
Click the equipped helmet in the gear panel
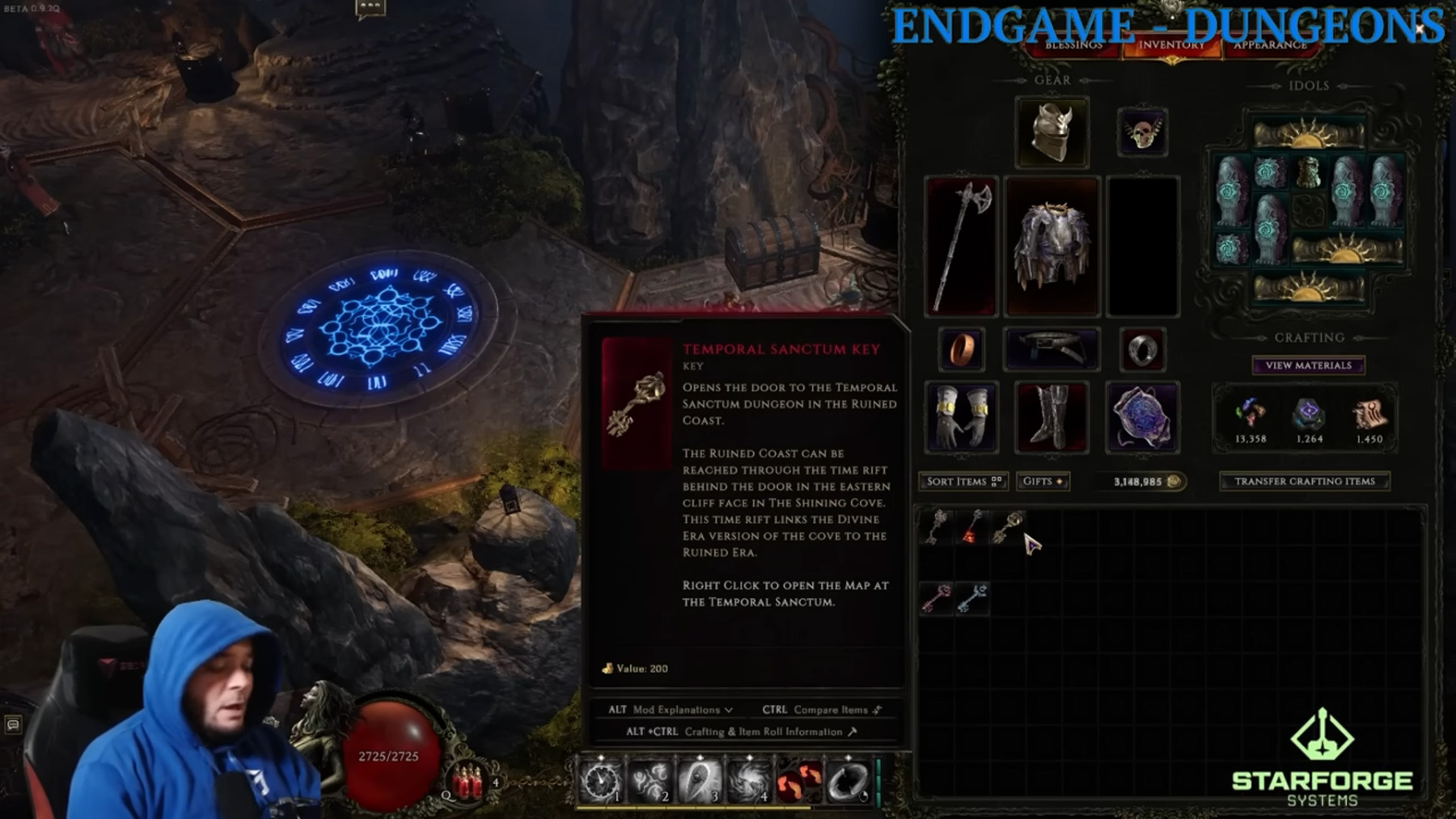(x=1052, y=132)
